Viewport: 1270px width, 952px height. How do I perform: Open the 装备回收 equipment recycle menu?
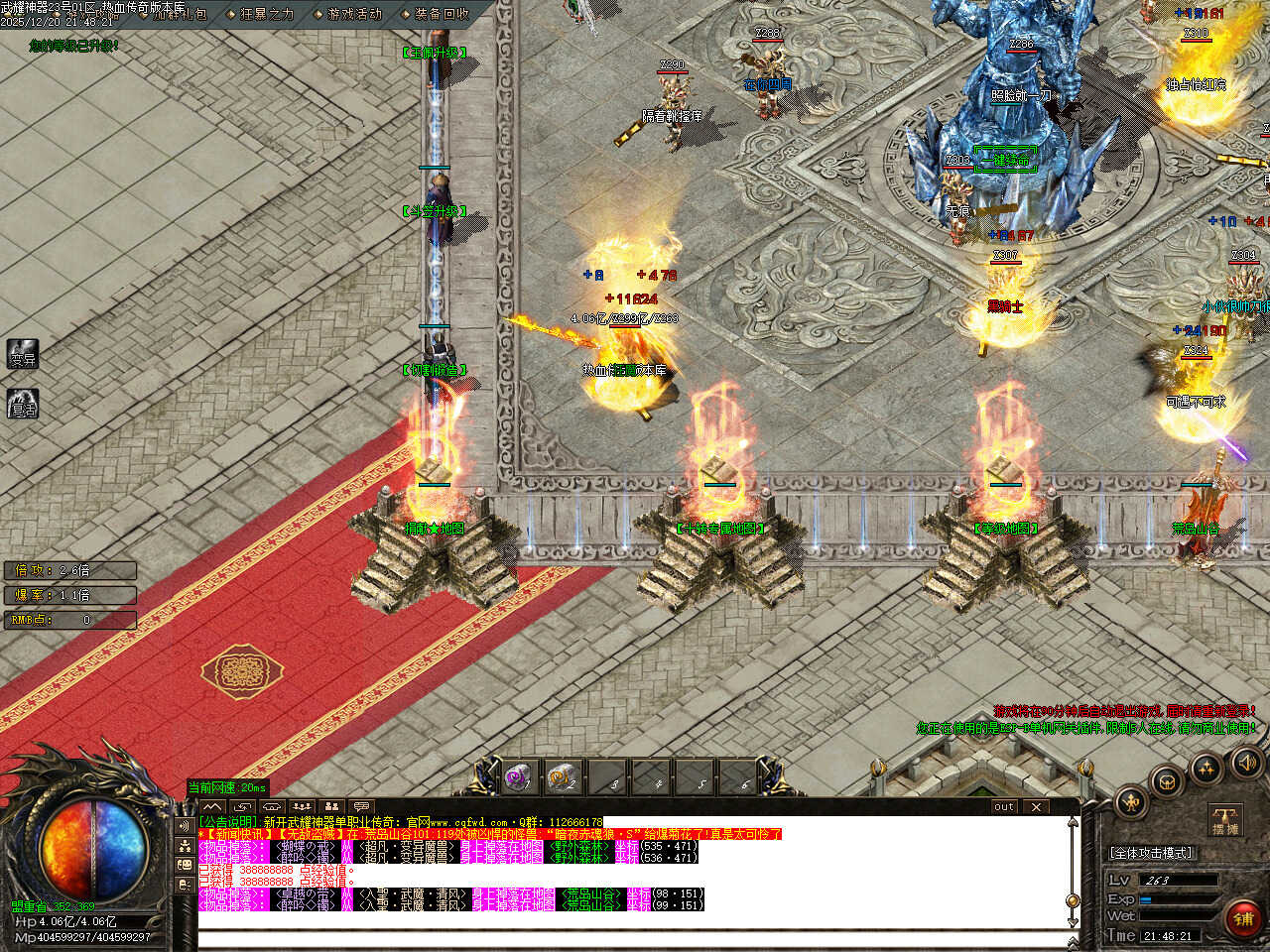[442, 14]
